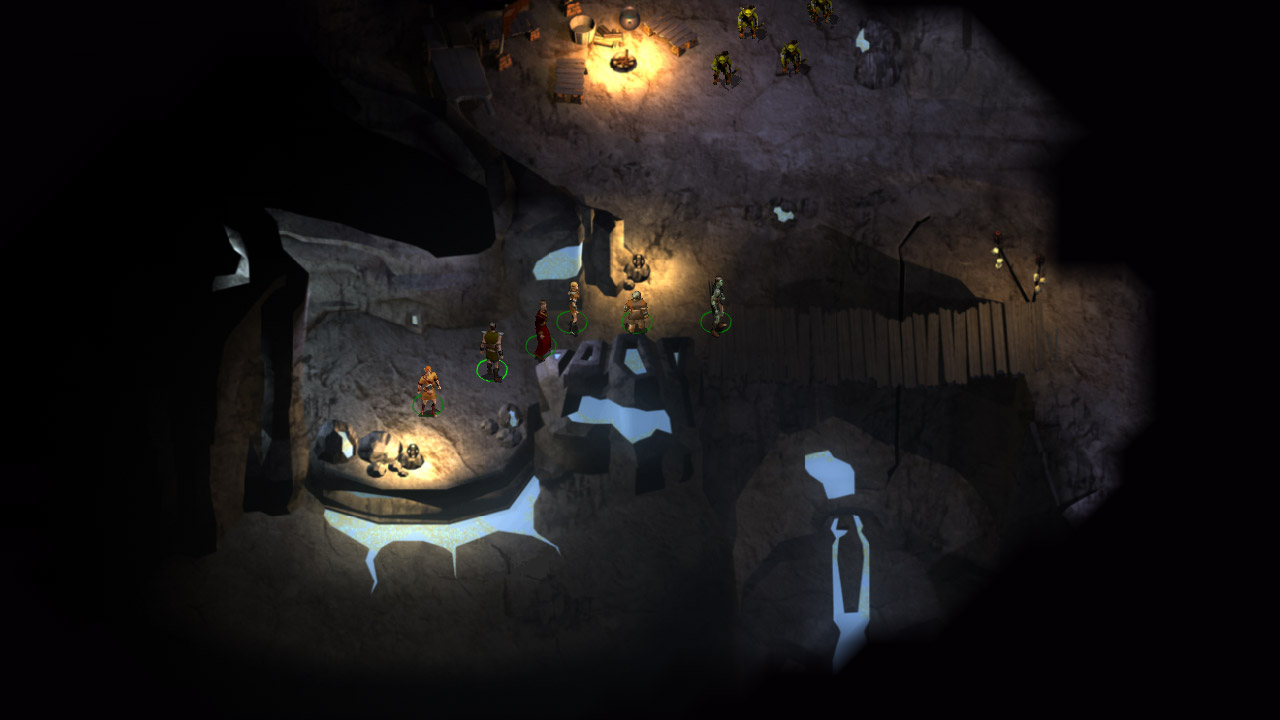Select the orange-tunic red-haired party member
The height and width of the screenshot is (720, 1280).
point(429,390)
